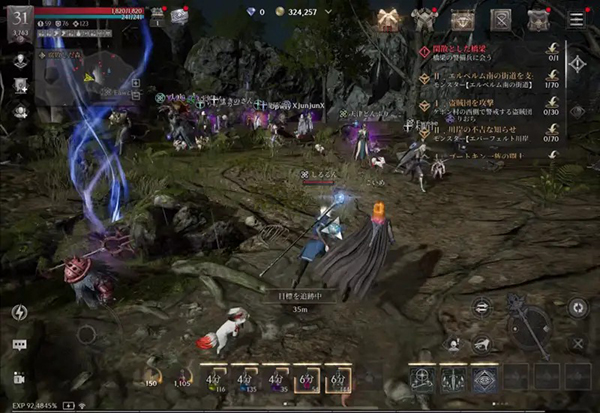
Task: Open the ribbon-wrapped gift box icon
Action: [387, 17]
